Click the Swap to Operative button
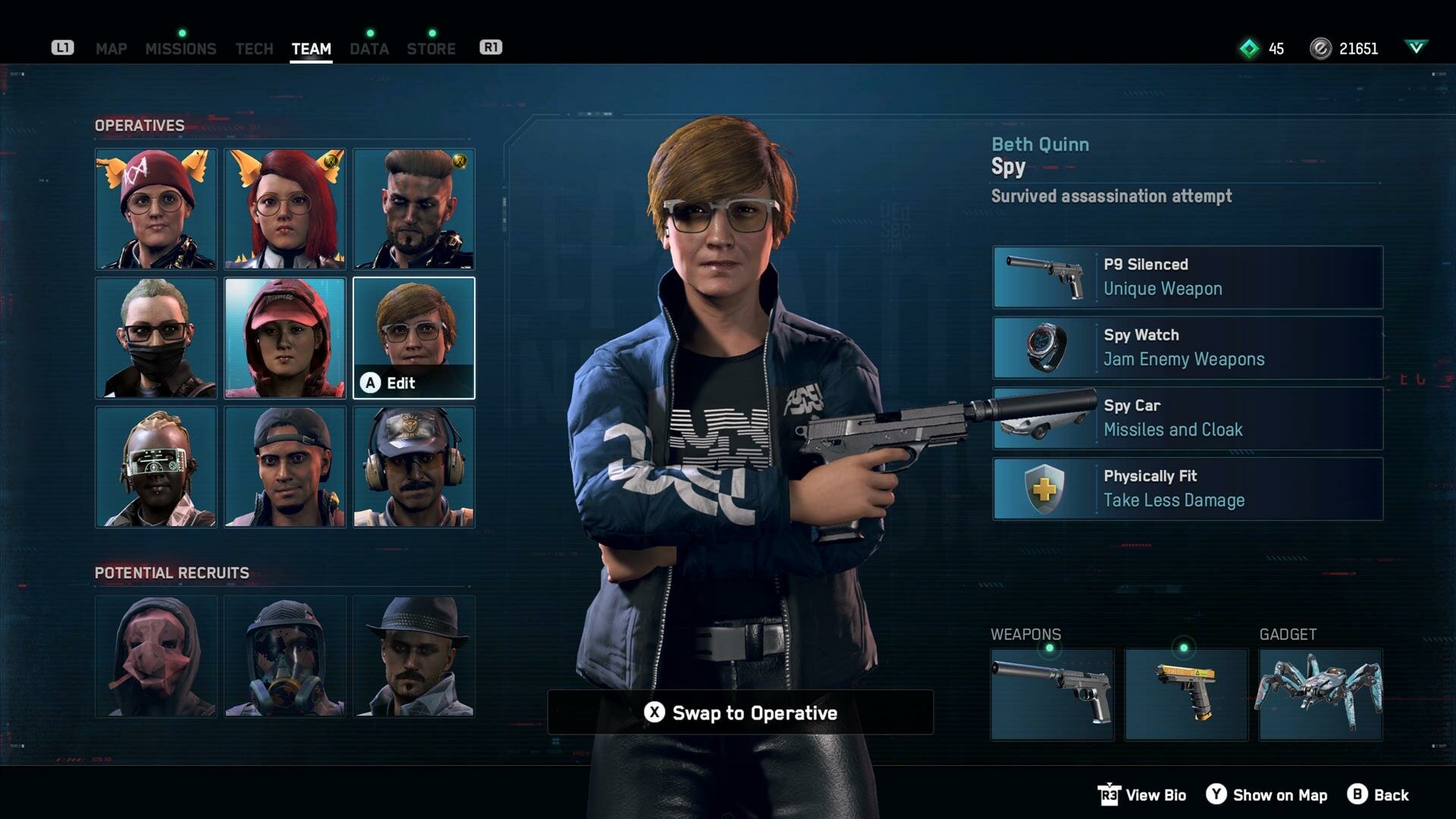Screen dimensions: 1456x819 pyautogui.click(x=740, y=713)
